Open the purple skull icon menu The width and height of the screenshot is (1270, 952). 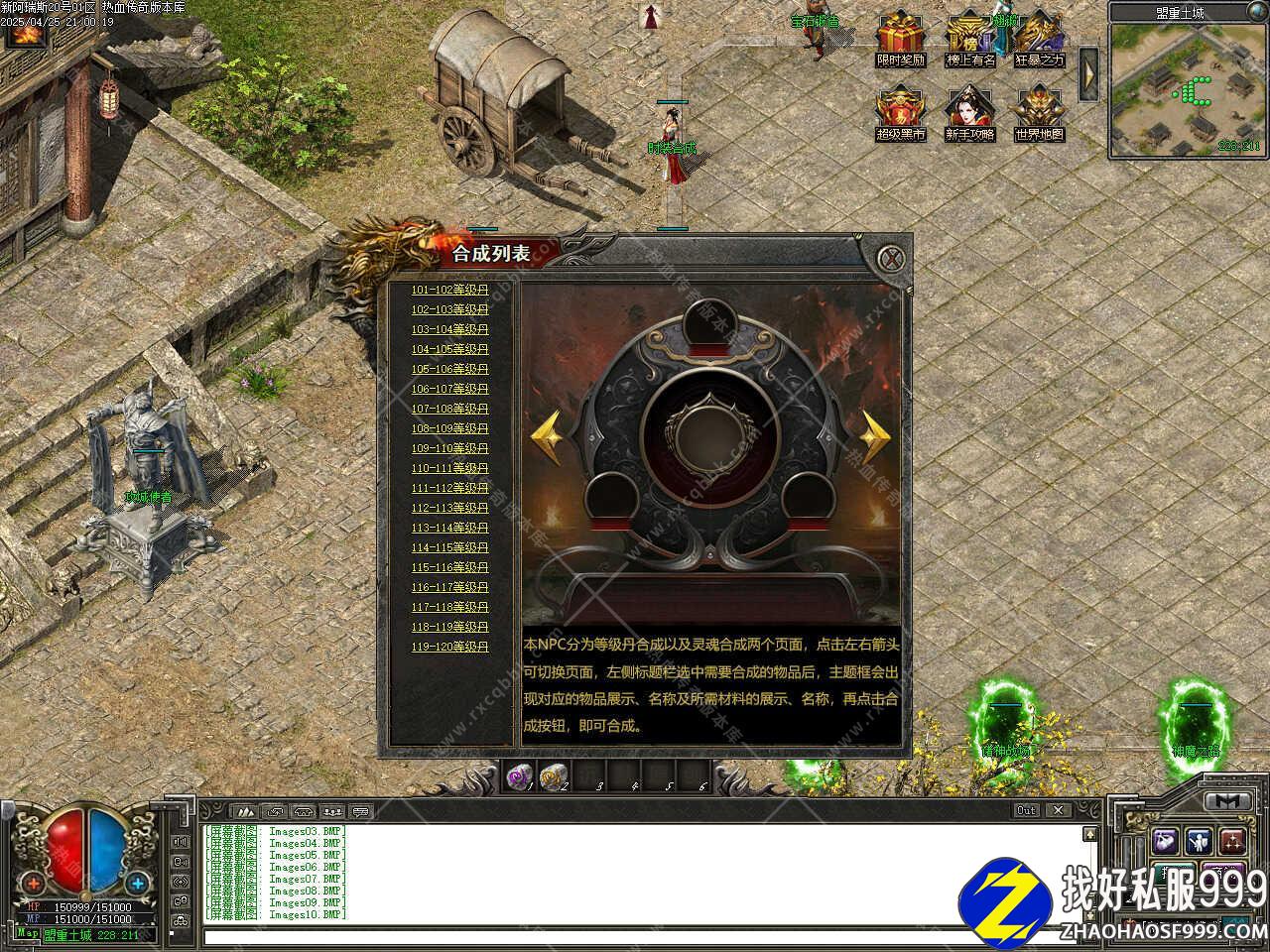point(1166,841)
